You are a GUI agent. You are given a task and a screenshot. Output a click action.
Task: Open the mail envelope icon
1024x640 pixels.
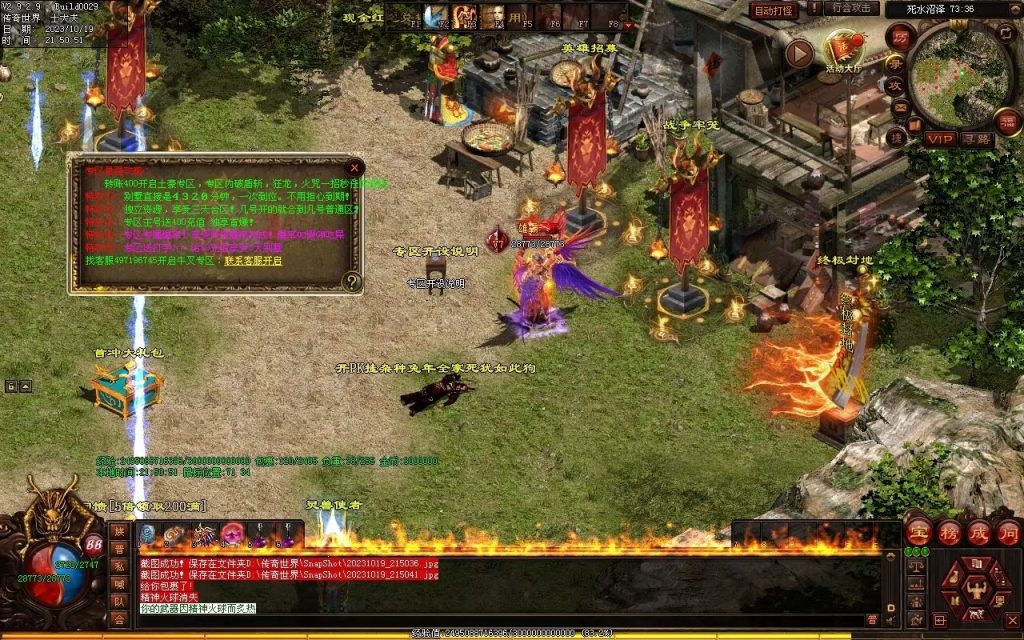(x=899, y=108)
